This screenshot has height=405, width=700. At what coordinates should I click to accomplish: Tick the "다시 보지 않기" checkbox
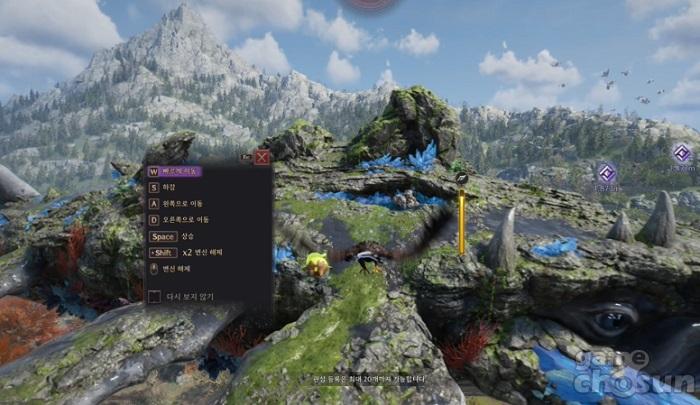[x=154, y=296]
